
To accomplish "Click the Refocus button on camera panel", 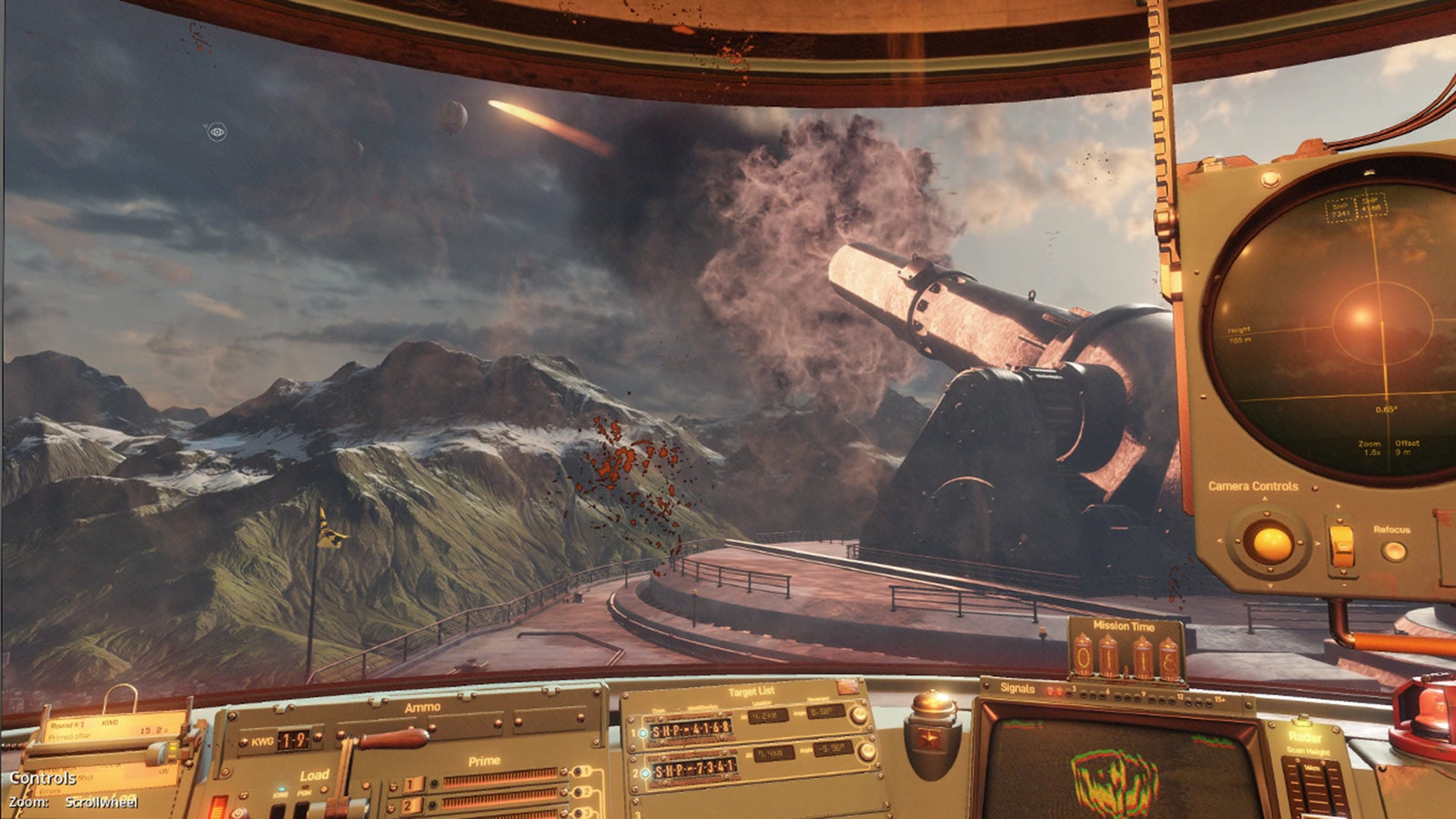I will pos(1393,551).
